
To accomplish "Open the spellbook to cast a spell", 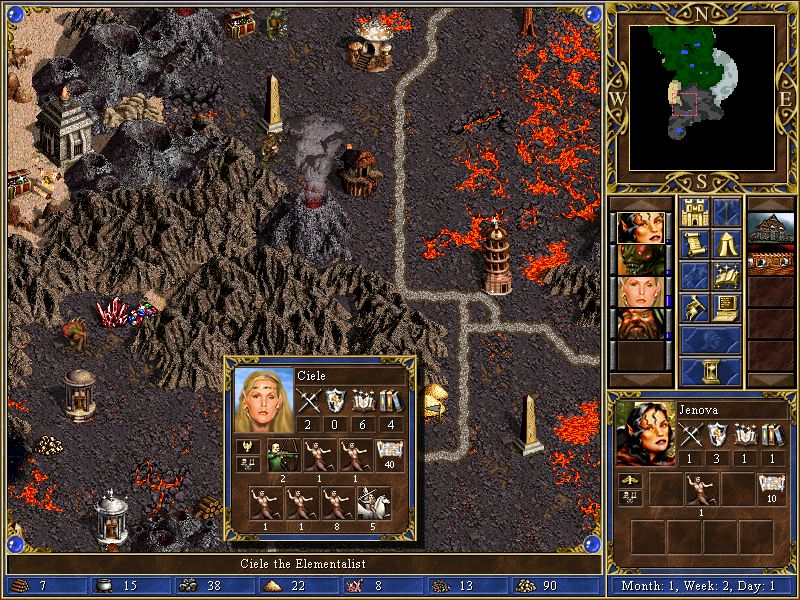I will pos(727,275).
